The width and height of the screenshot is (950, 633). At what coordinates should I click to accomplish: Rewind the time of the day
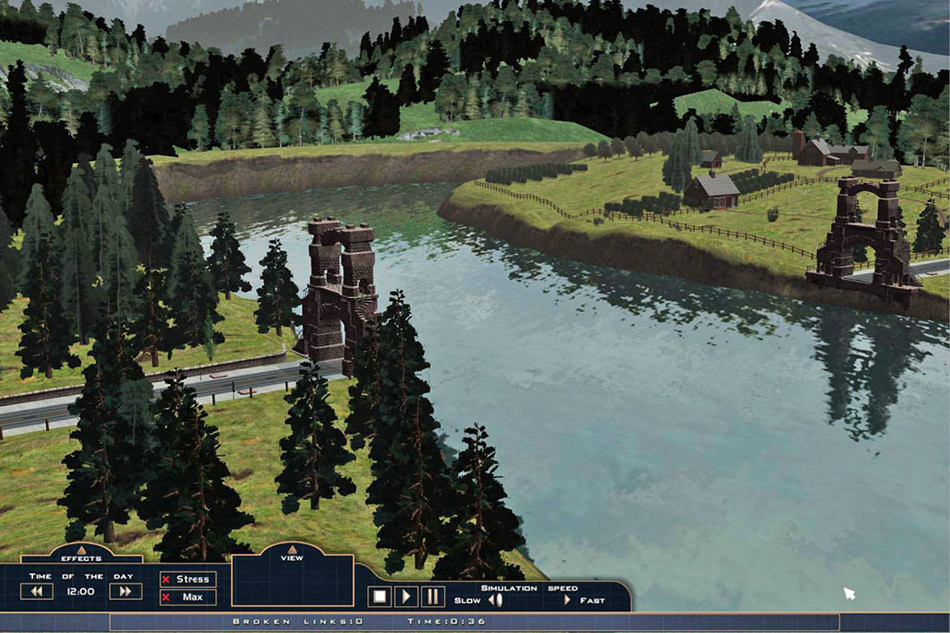[37, 591]
